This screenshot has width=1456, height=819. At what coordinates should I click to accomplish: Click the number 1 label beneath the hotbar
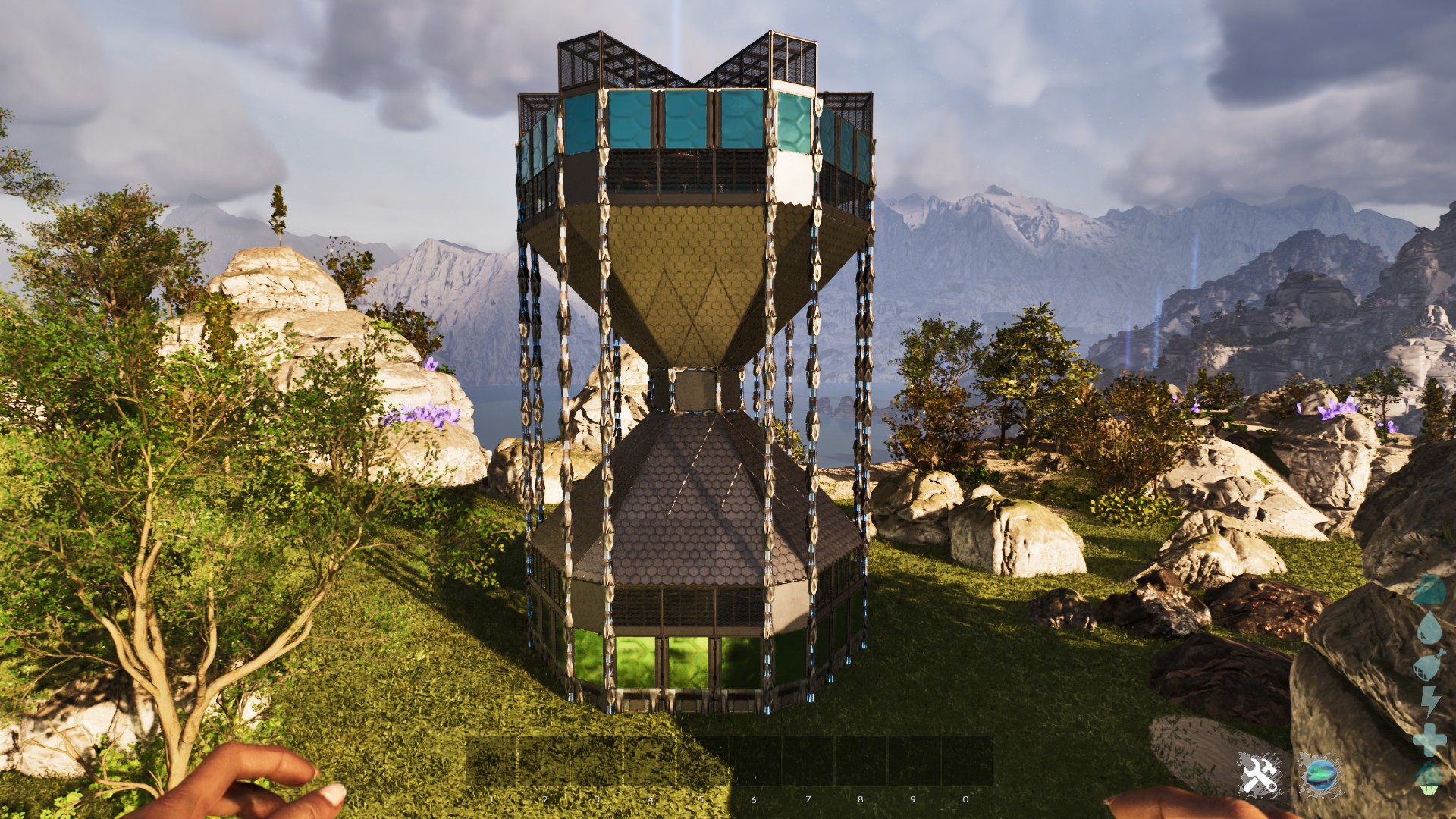coord(490,799)
